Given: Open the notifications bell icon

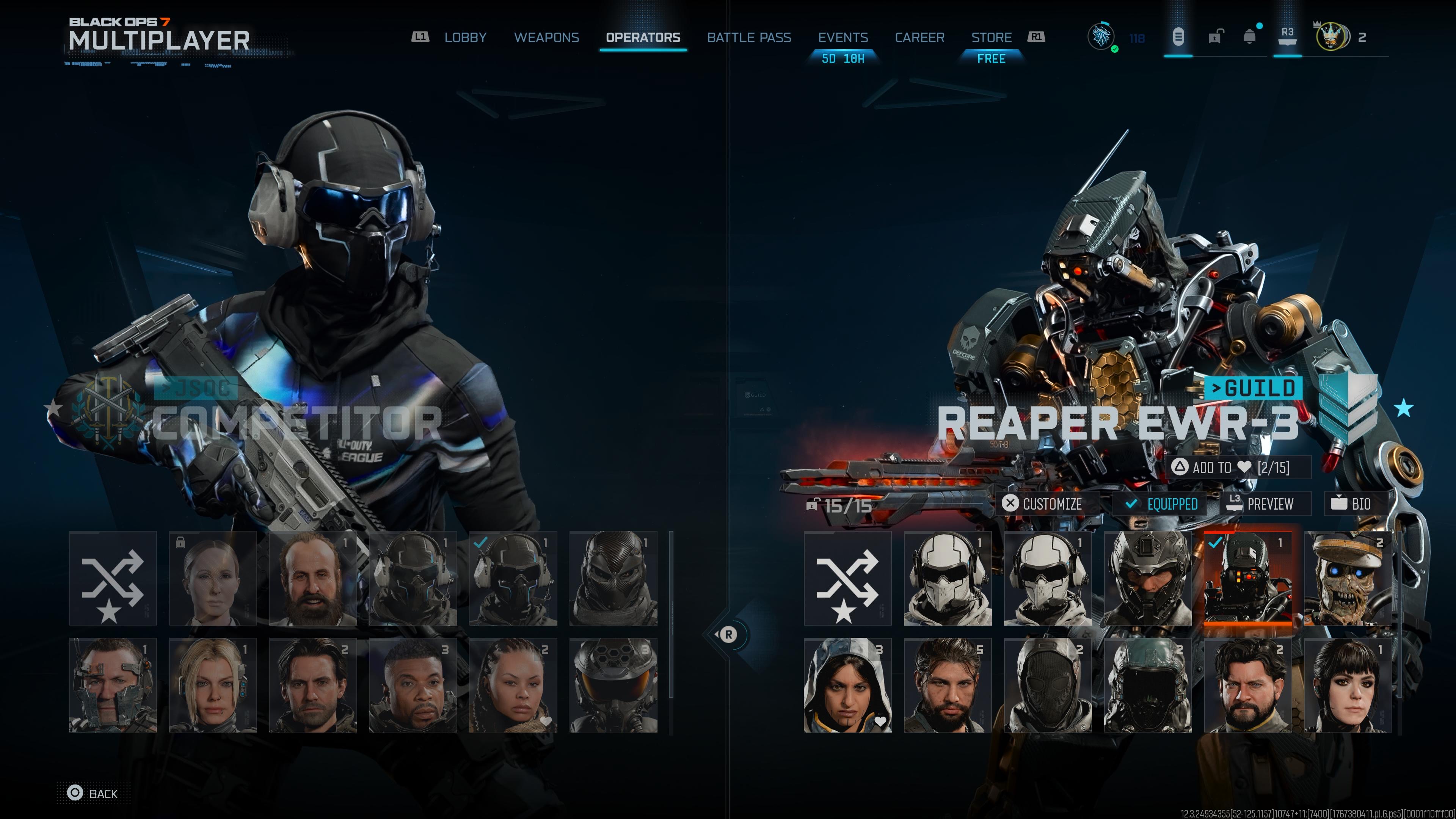Looking at the screenshot, I should (x=1250, y=37).
